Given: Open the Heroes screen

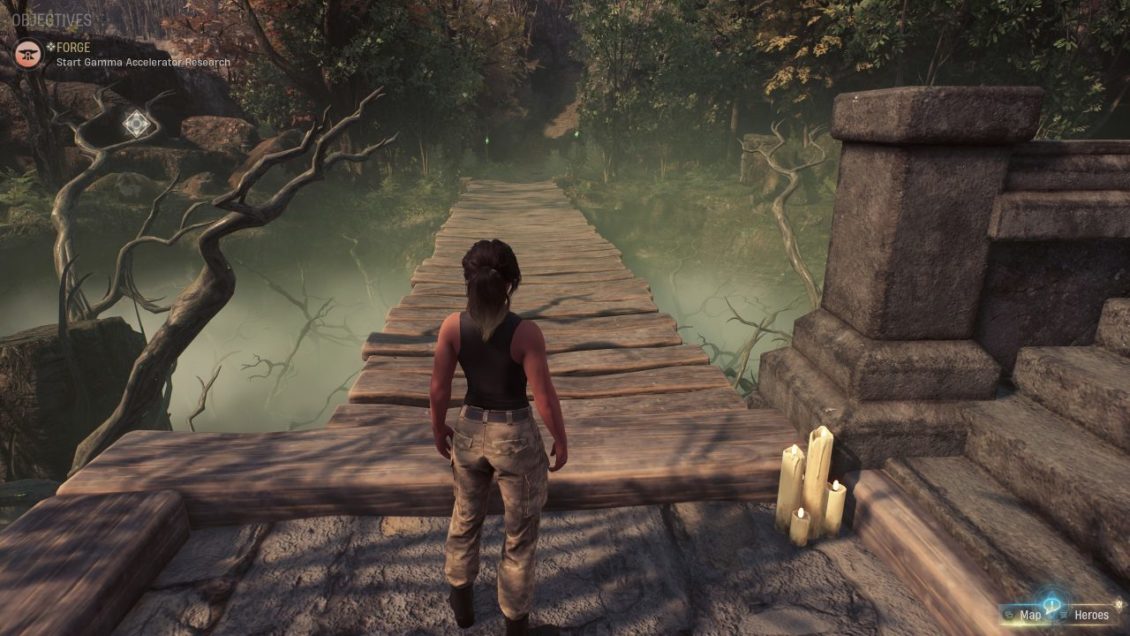Looking at the screenshot, I should 1091,614.
